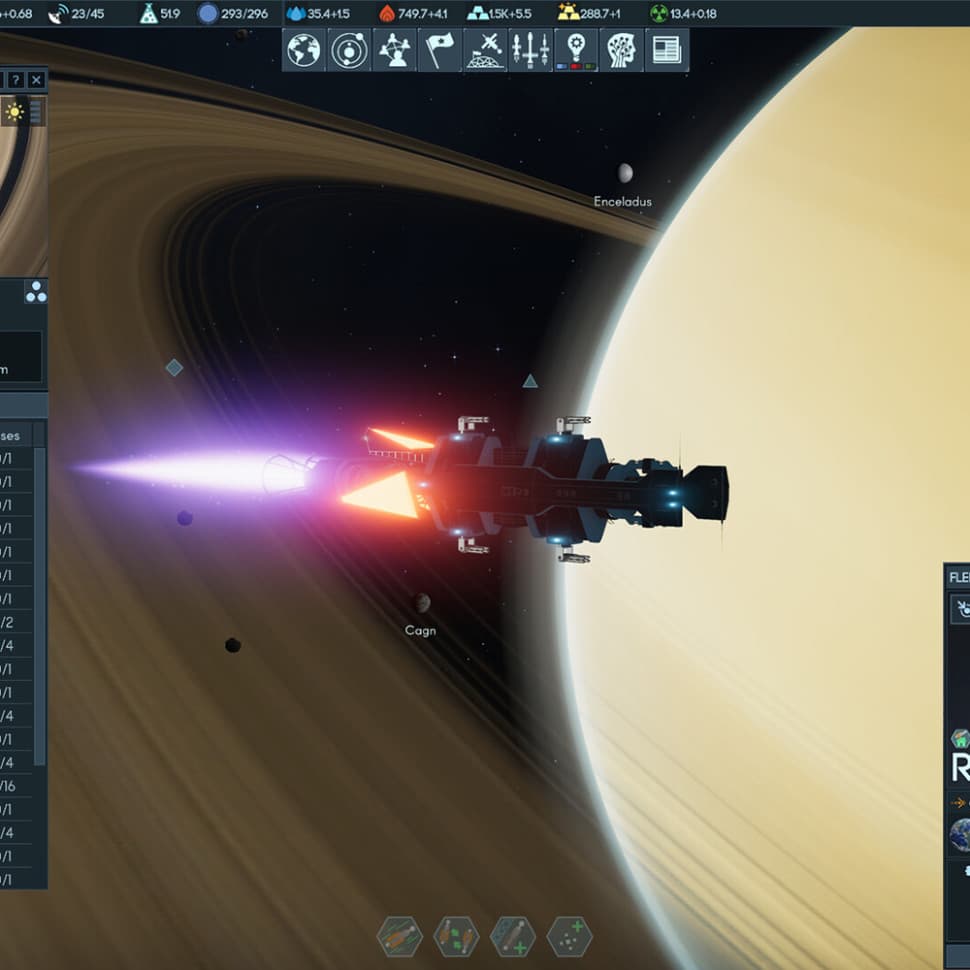This screenshot has width=970, height=970.
Task: Open the head-with-circuits intel screen
Action: pos(621,50)
